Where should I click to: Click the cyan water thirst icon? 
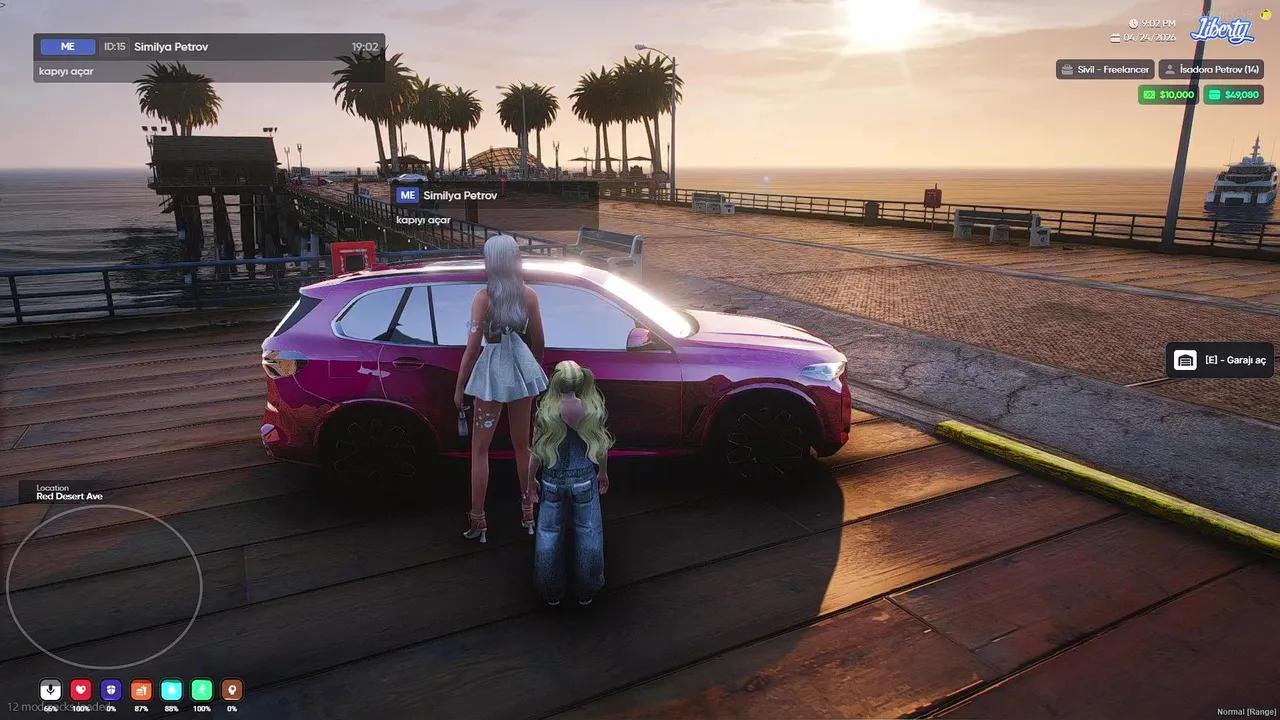click(x=172, y=690)
